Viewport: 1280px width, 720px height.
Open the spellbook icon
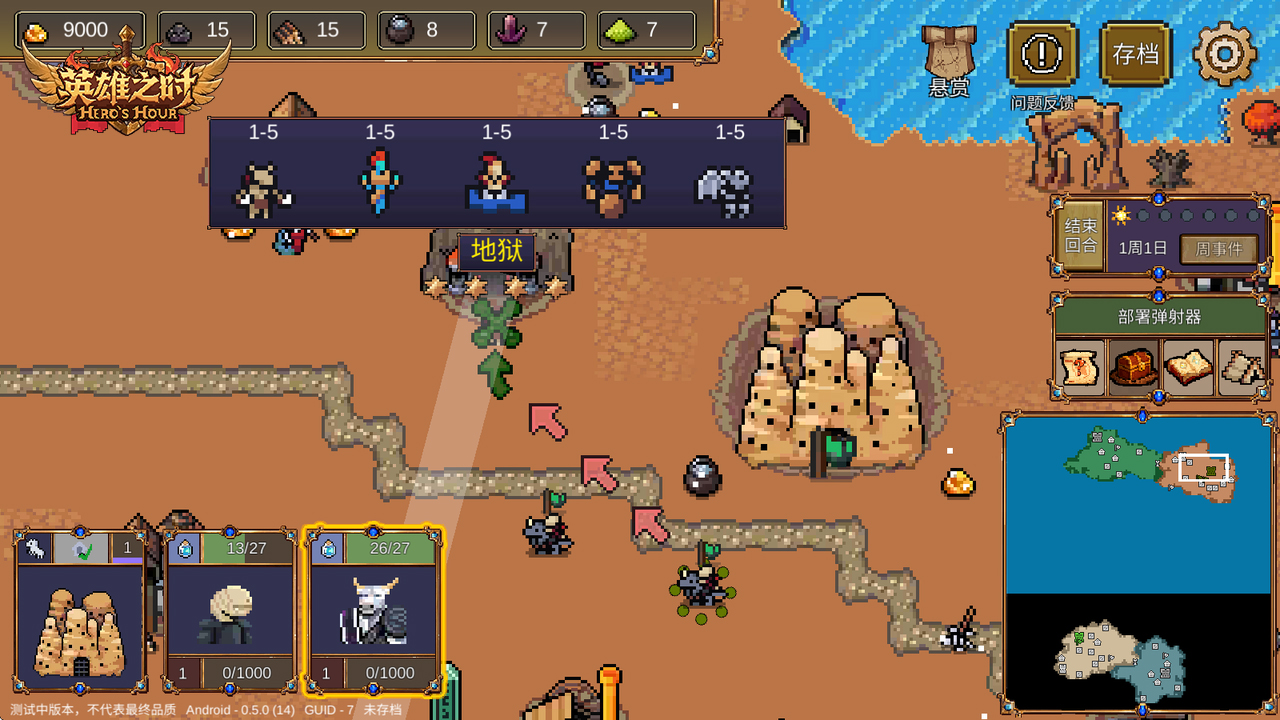pyautogui.click(x=1188, y=367)
